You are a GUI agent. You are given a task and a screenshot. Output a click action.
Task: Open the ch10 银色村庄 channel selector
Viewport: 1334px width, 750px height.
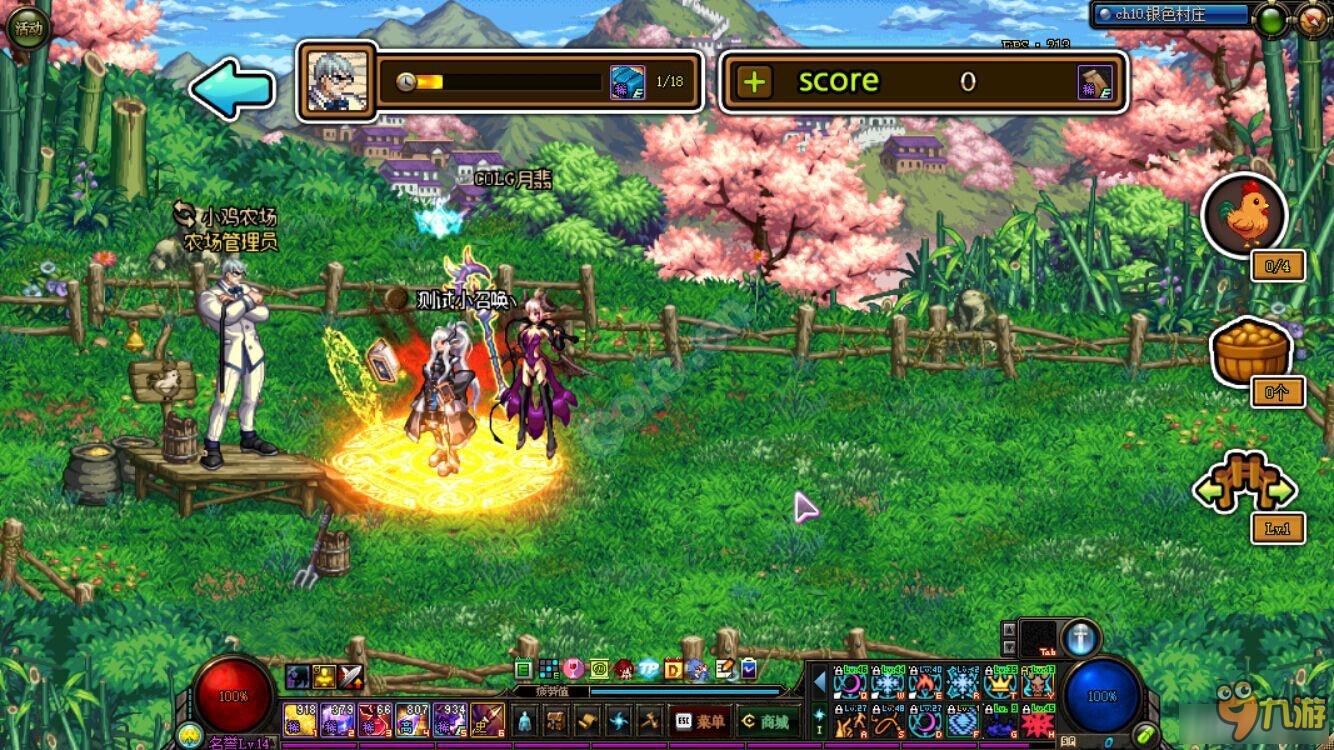pyautogui.click(x=1171, y=15)
